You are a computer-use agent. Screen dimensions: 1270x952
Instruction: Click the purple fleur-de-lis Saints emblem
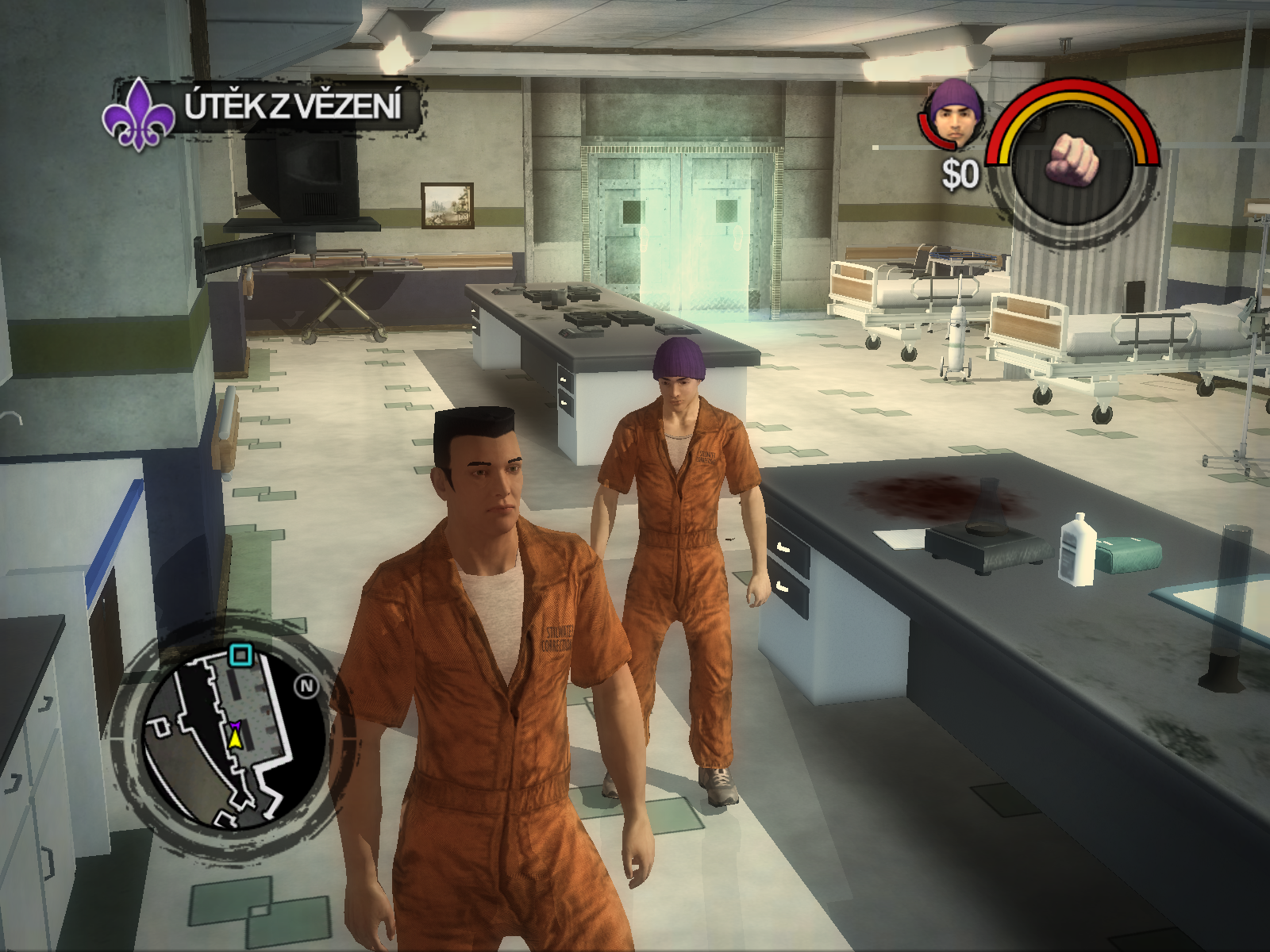click(x=138, y=113)
